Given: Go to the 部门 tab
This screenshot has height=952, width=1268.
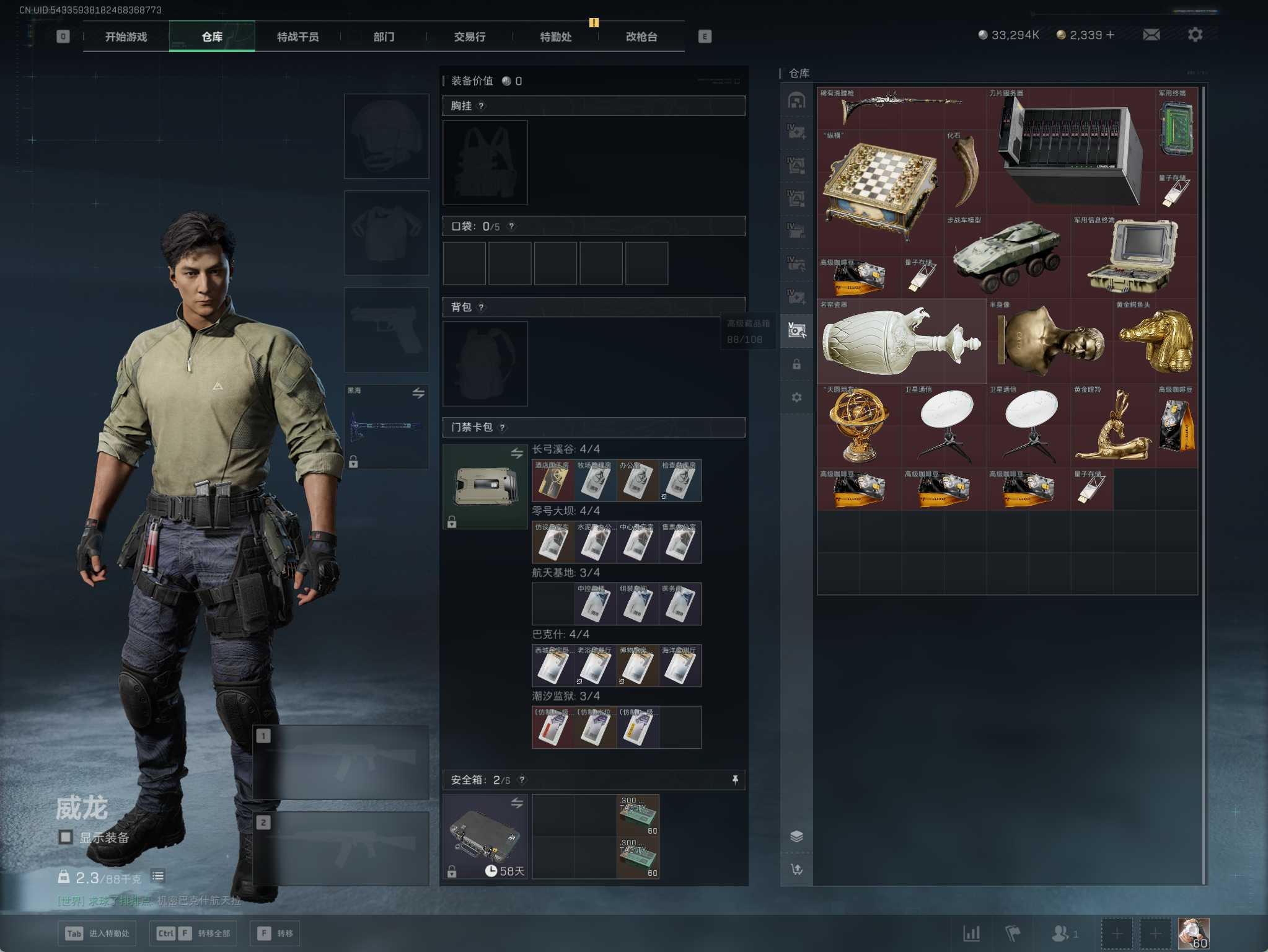Looking at the screenshot, I should click(x=384, y=37).
